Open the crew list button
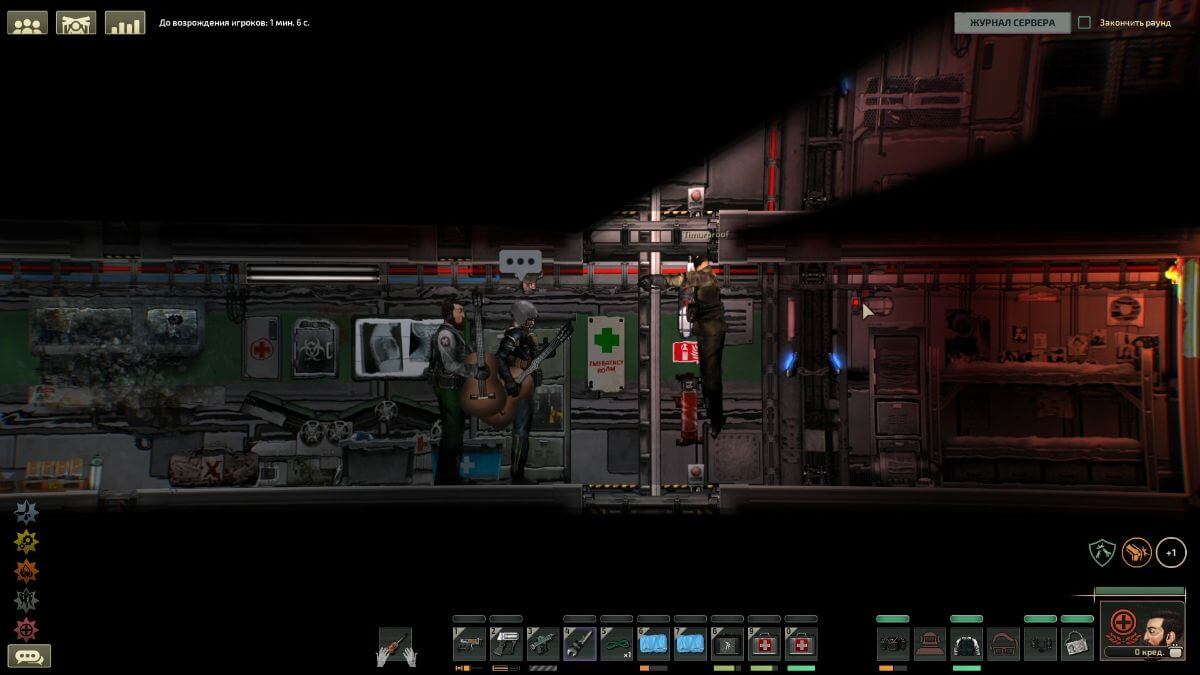The image size is (1200, 675). coord(27,23)
